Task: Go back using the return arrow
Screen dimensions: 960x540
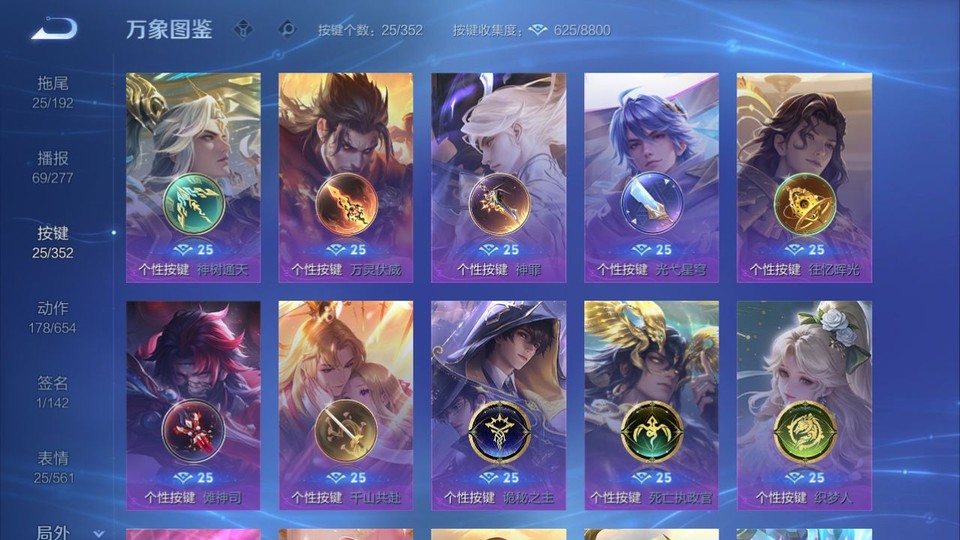Action: coord(54,29)
